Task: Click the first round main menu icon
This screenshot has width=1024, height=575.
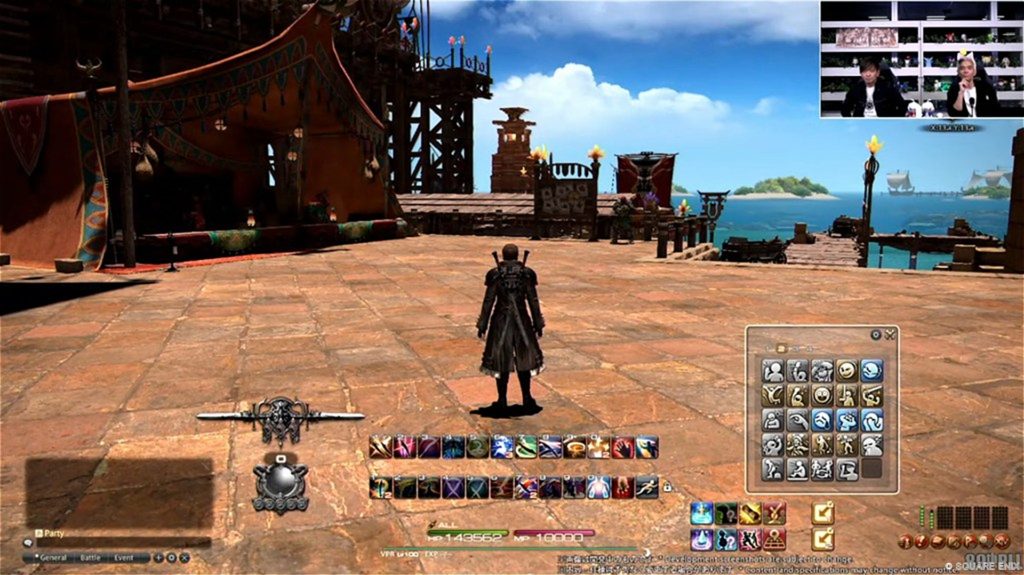Action: (x=905, y=542)
